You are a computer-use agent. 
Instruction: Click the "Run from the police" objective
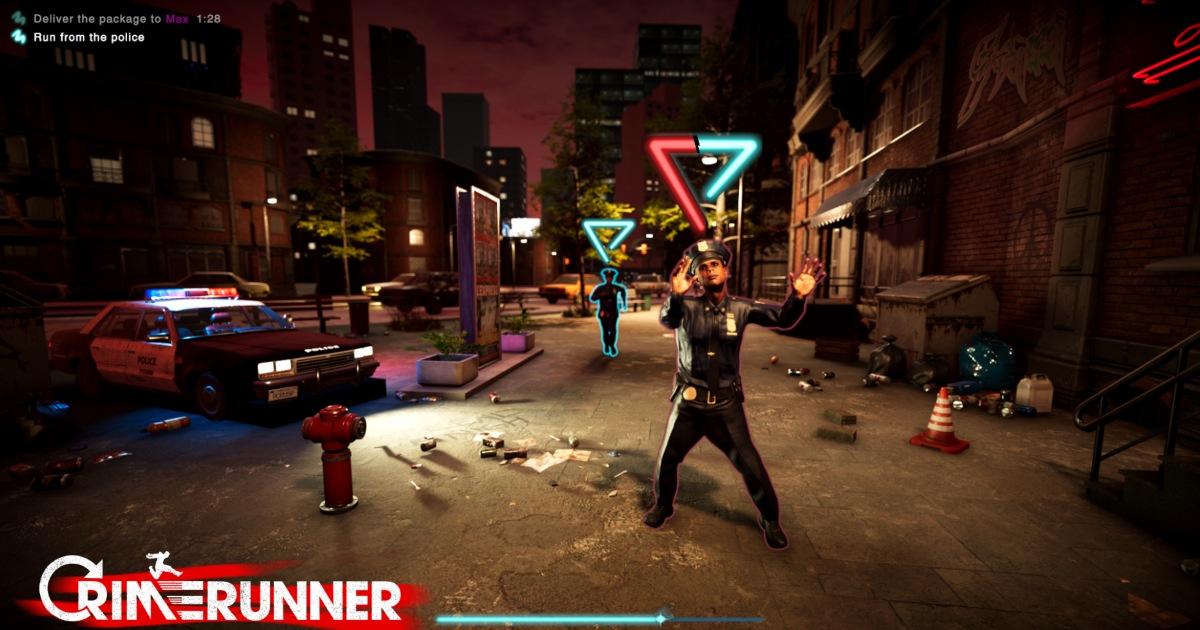click(x=88, y=37)
